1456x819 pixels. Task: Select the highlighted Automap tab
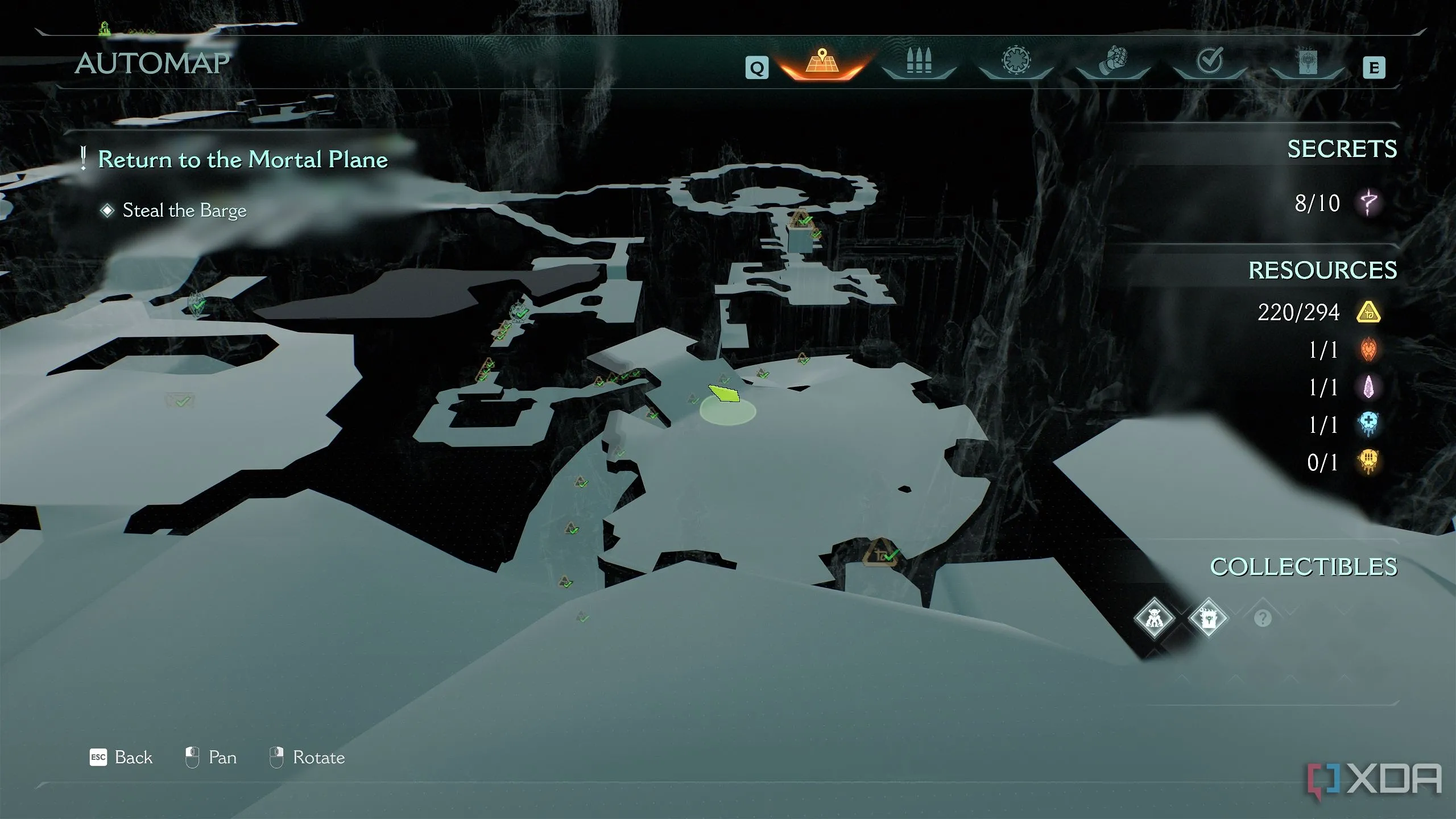tap(822, 62)
